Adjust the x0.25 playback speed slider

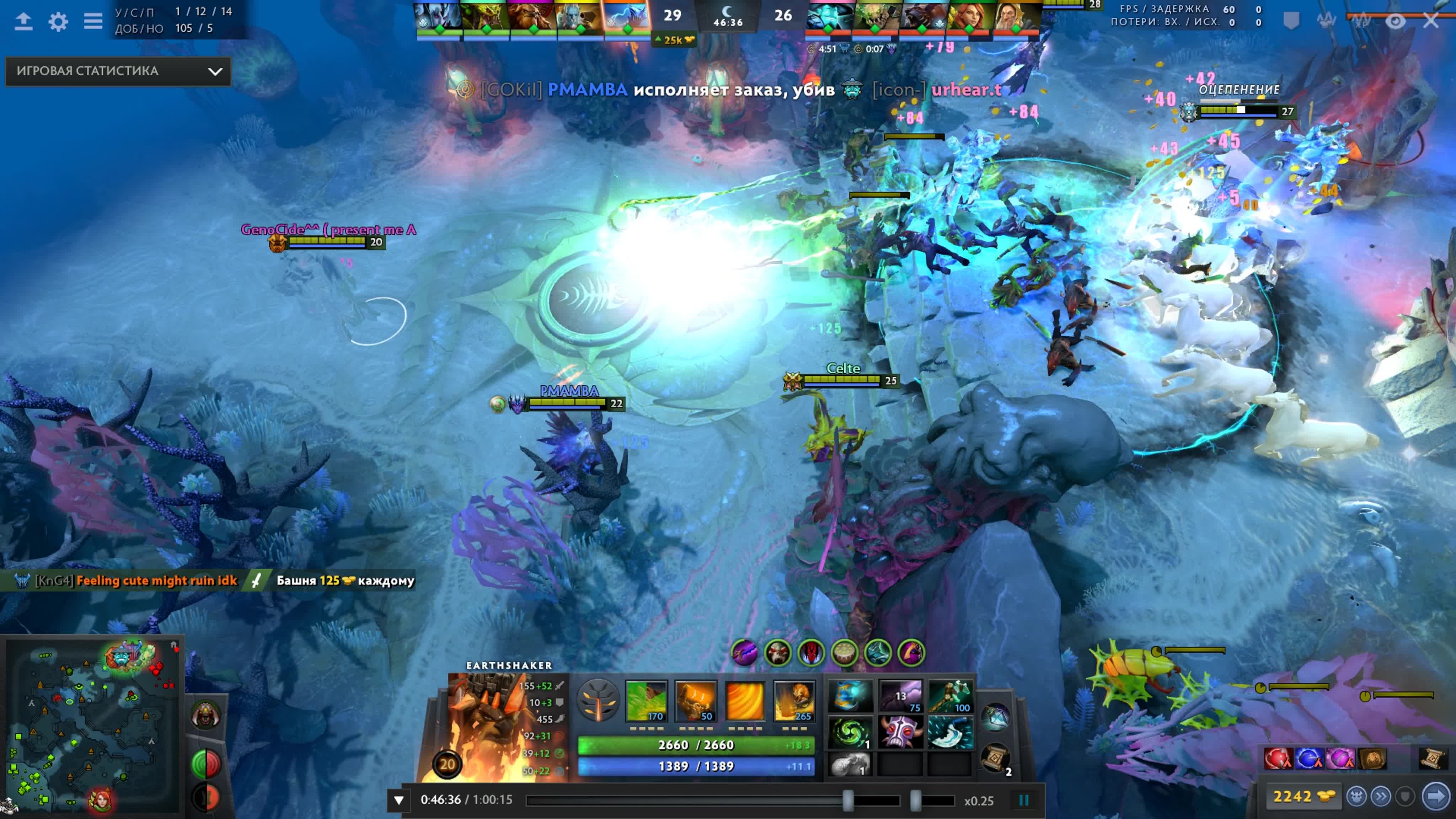pos(916,801)
